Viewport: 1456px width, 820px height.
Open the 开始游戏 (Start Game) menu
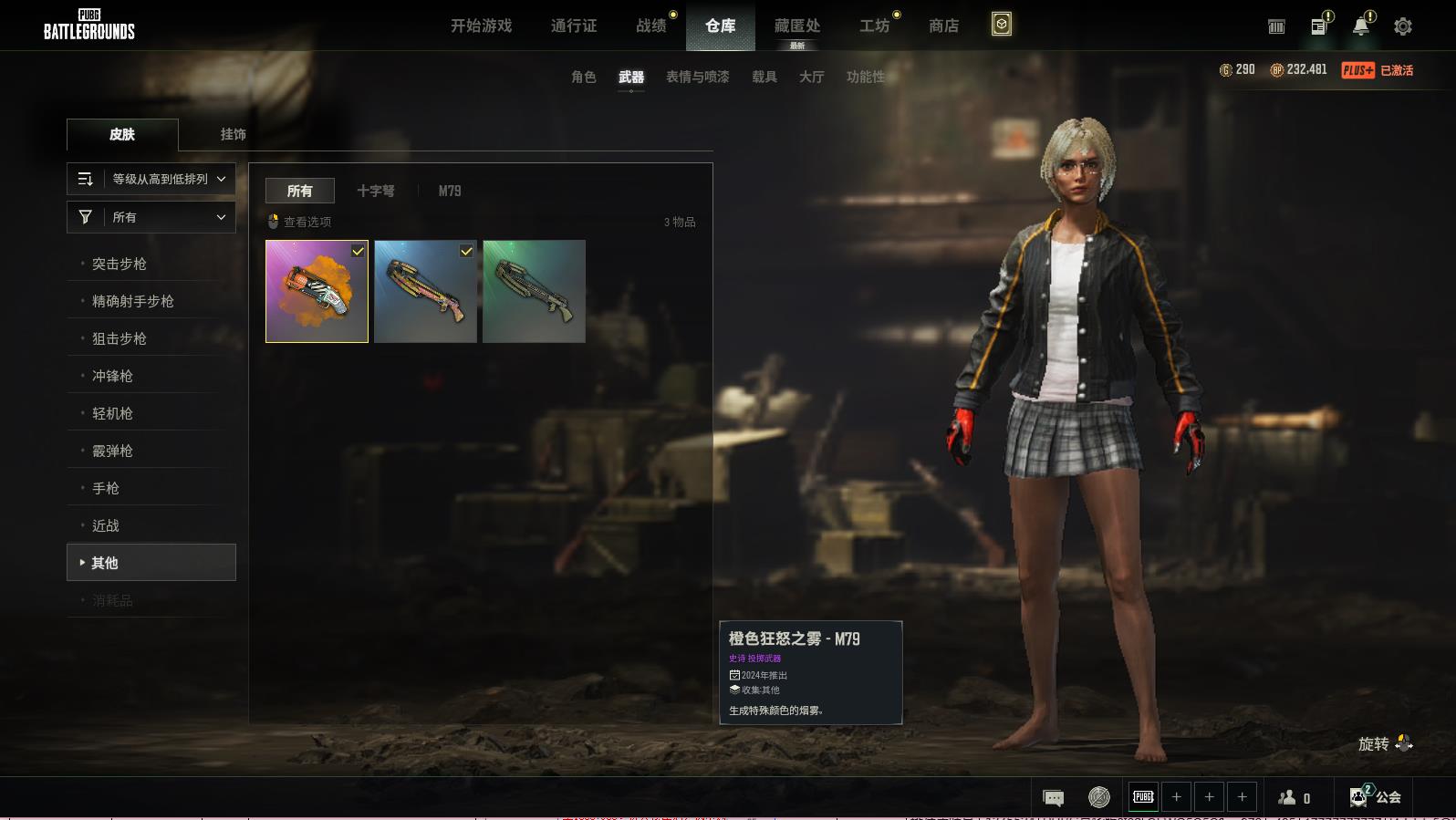[481, 26]
